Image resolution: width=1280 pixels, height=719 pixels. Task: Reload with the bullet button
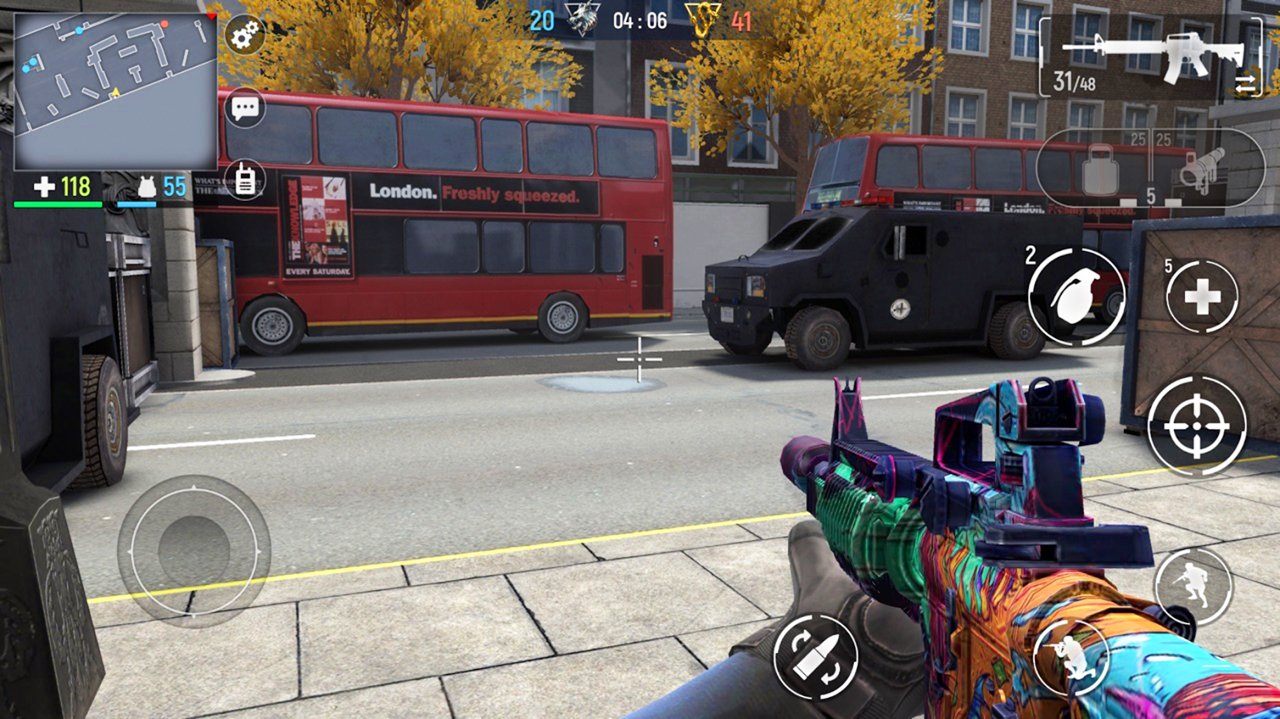click(x=815, y=656)
